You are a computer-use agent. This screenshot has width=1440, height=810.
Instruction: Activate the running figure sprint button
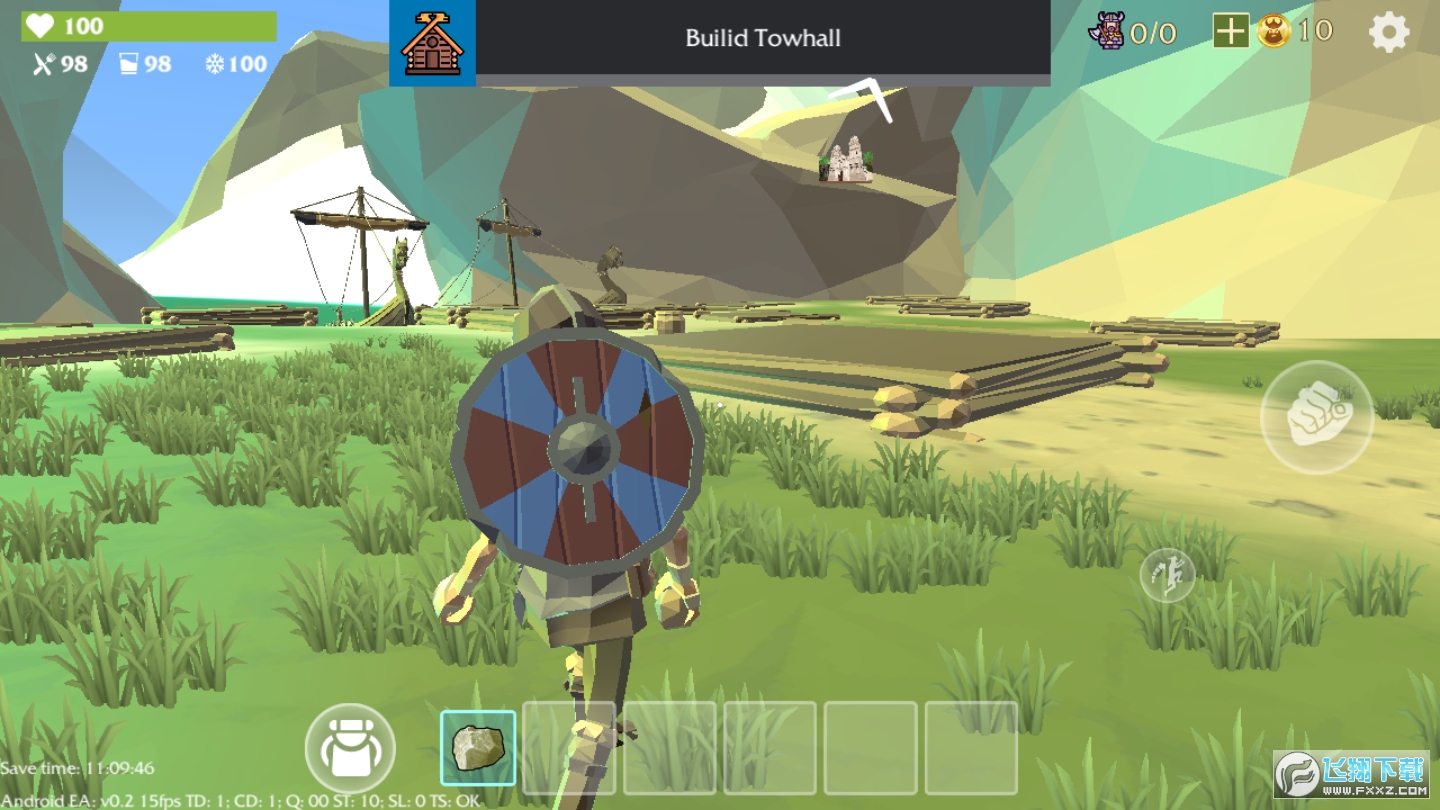(x=1167, y=575)
